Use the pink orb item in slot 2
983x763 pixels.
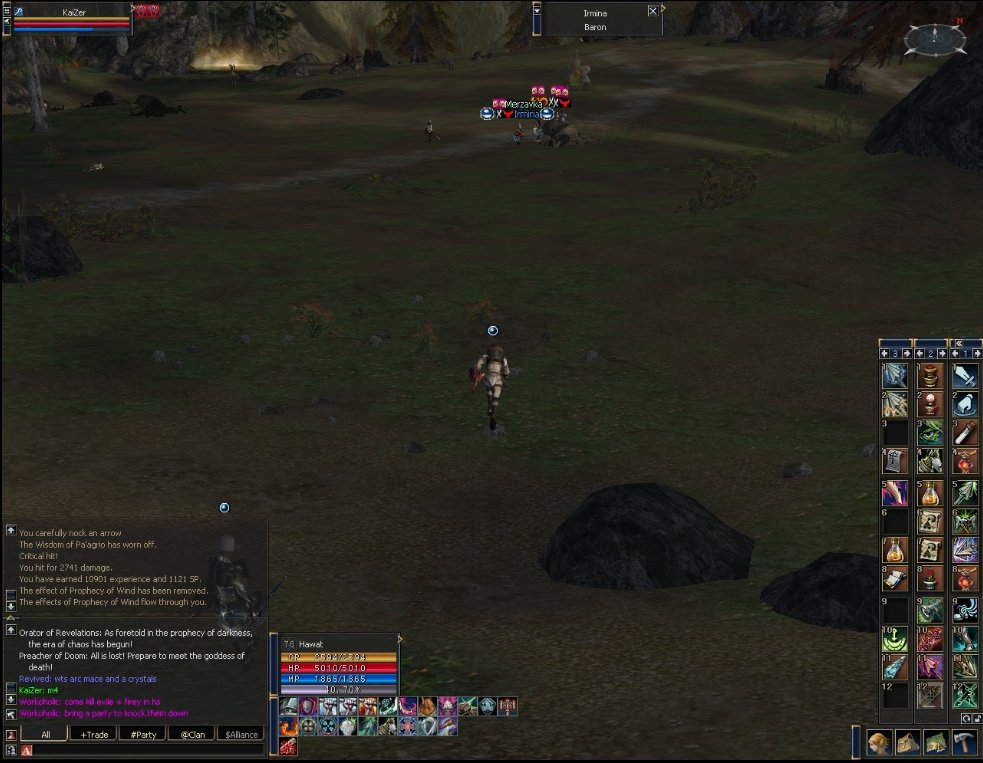click(930, 403)
